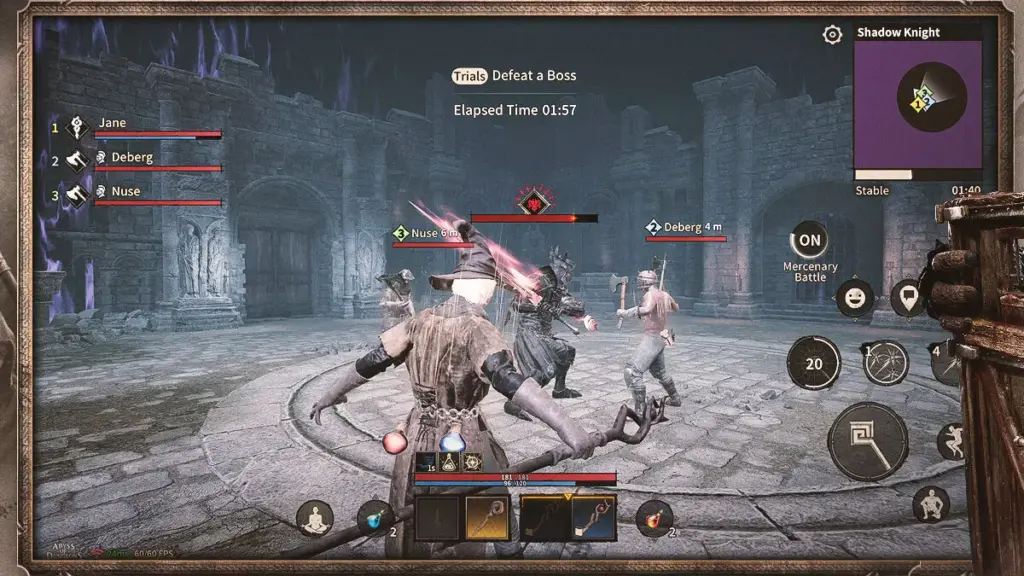The image size is (1024, 576).
Task: Select the gold-highlighted wooden staff slot
Action: pyautogui.click(x=486, y=518)
